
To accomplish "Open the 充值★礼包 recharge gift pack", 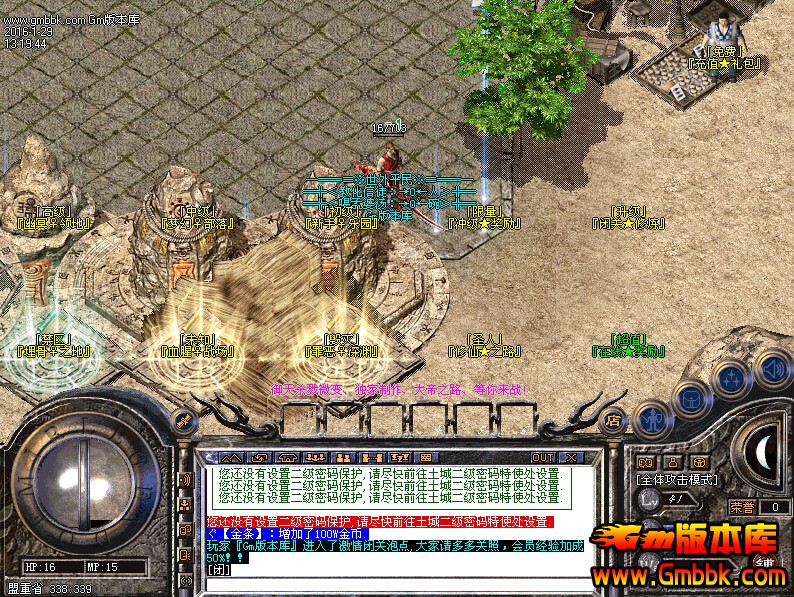I will coord(725,63).
